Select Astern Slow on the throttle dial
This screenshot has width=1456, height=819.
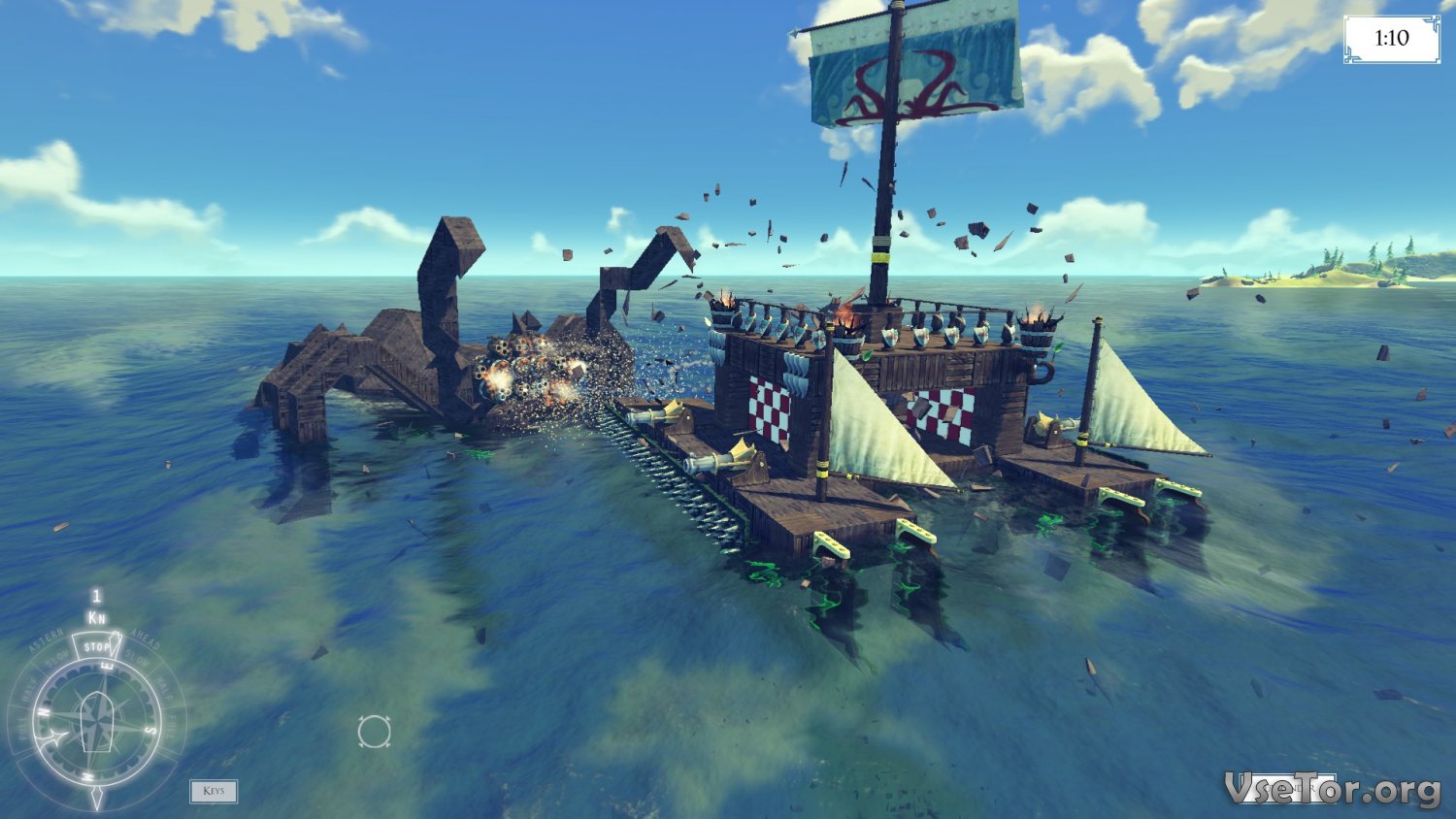tap(55, 658)
